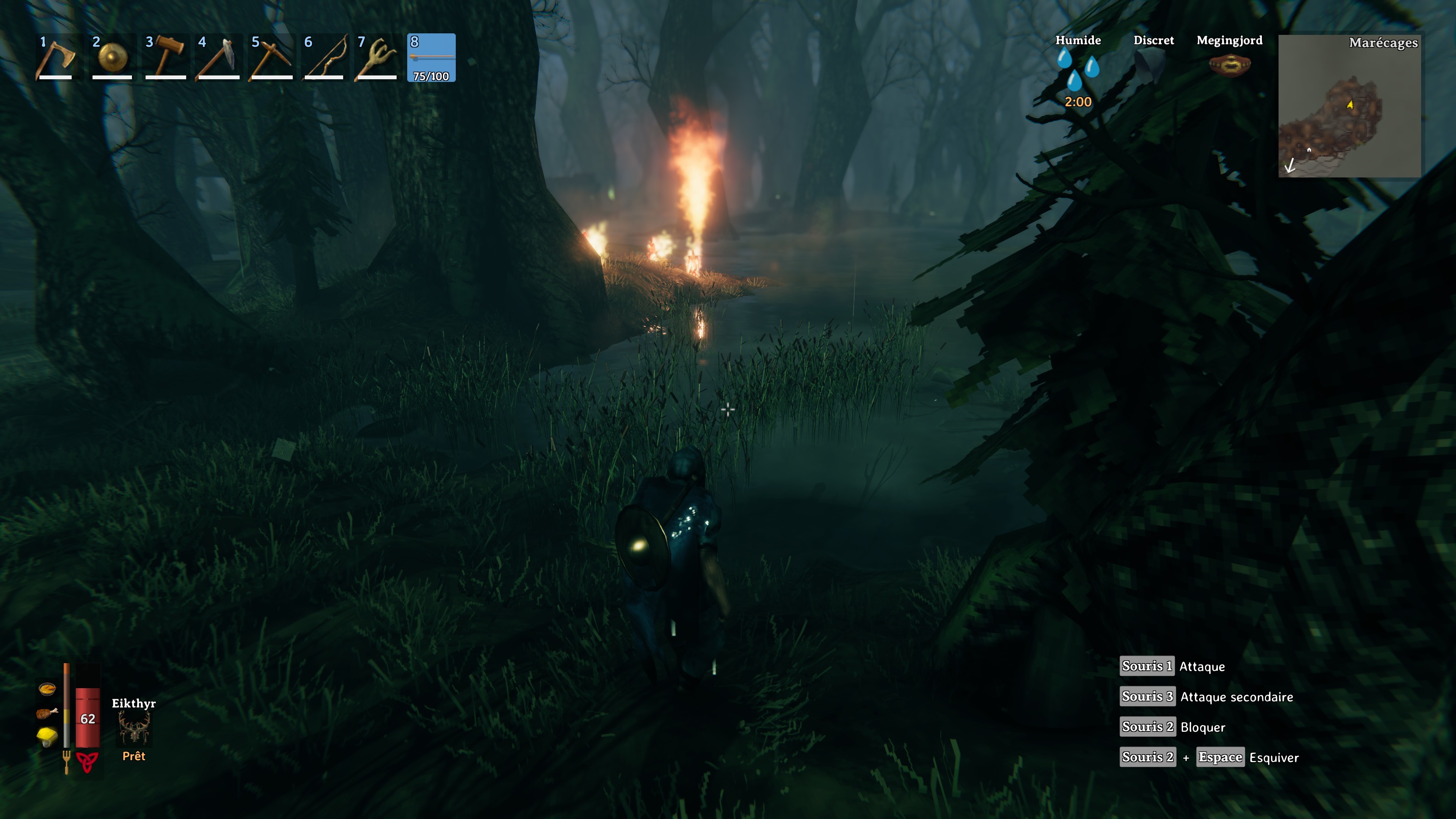Click the yellow player arrow on the minimap
The height and width of the screenshot is (819, 1456).
pos(1350,105)
